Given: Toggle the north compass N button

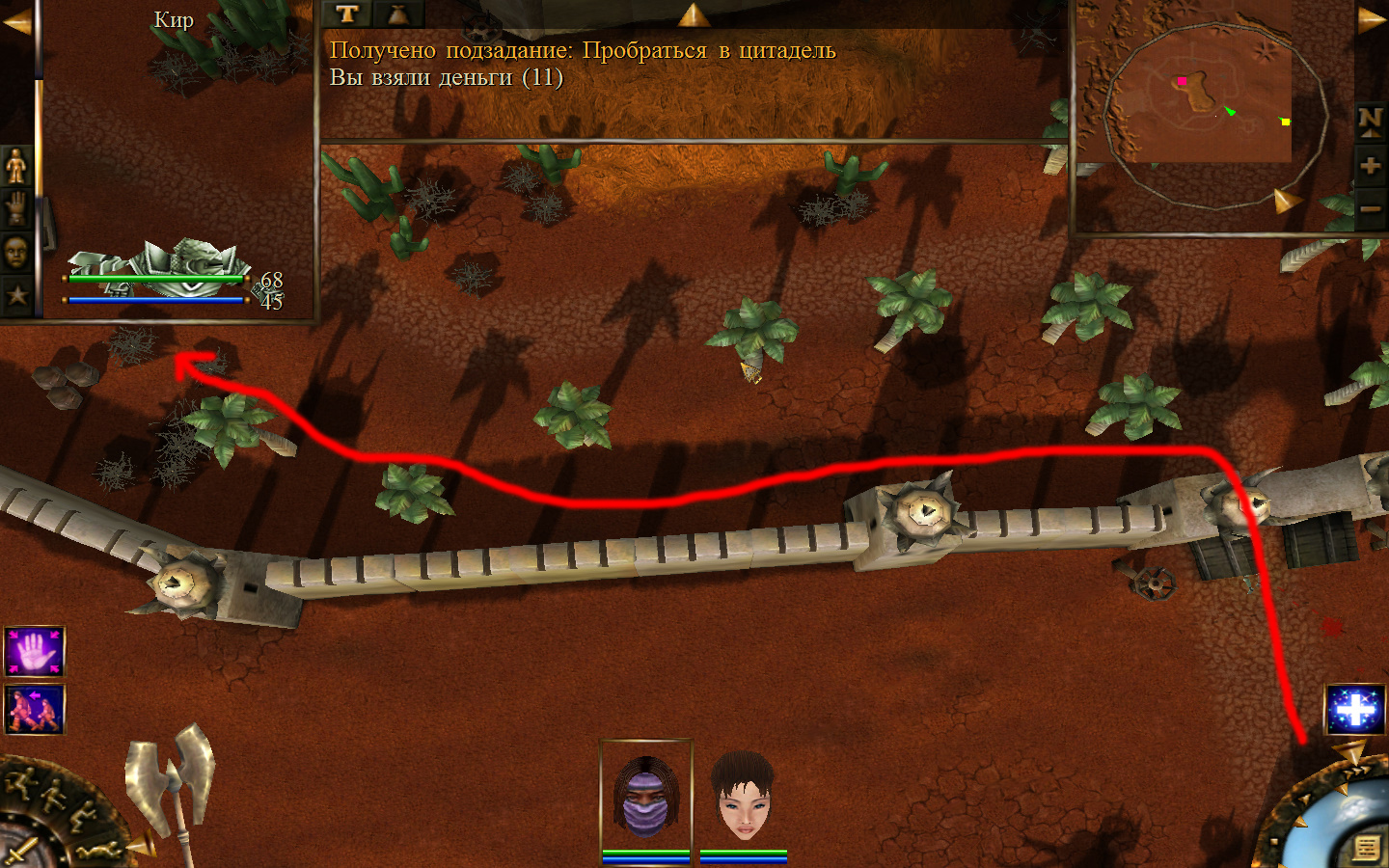Looking at the screenshot, I should 1370,121.
